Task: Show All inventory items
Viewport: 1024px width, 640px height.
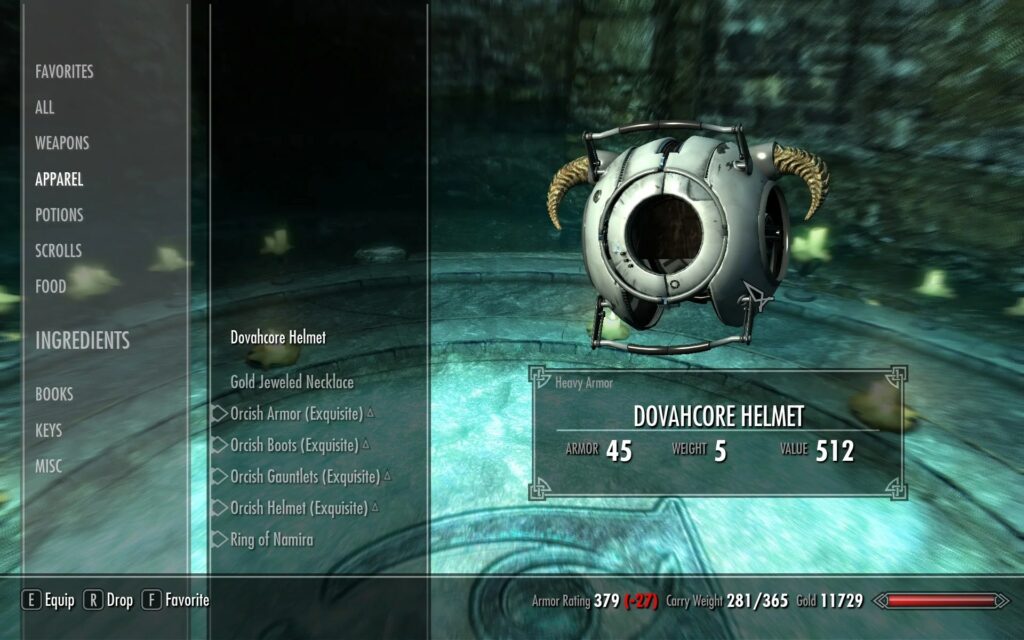Action: pos(45,108)
